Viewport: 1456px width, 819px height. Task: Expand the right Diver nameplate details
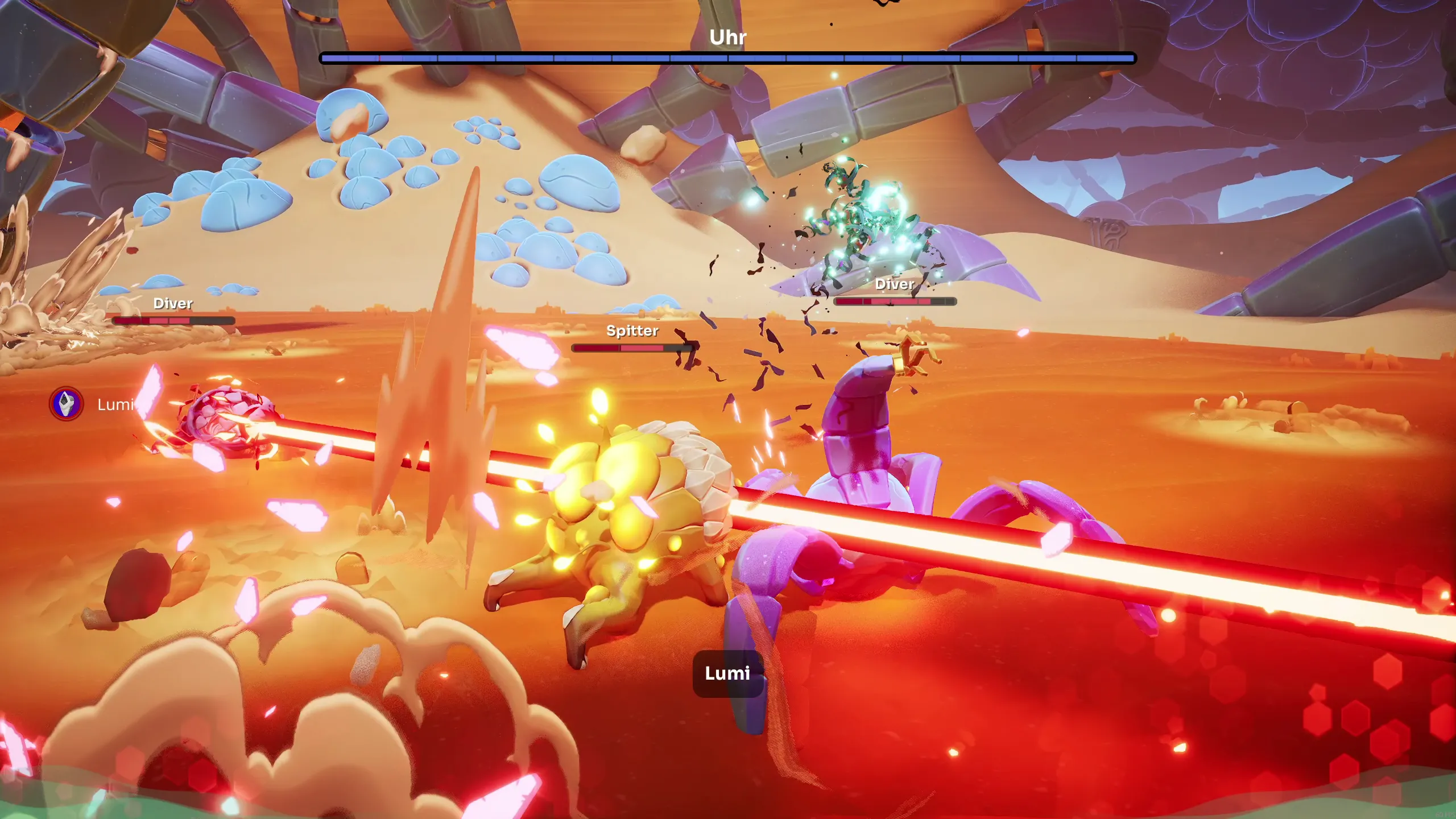click(894, 284)
